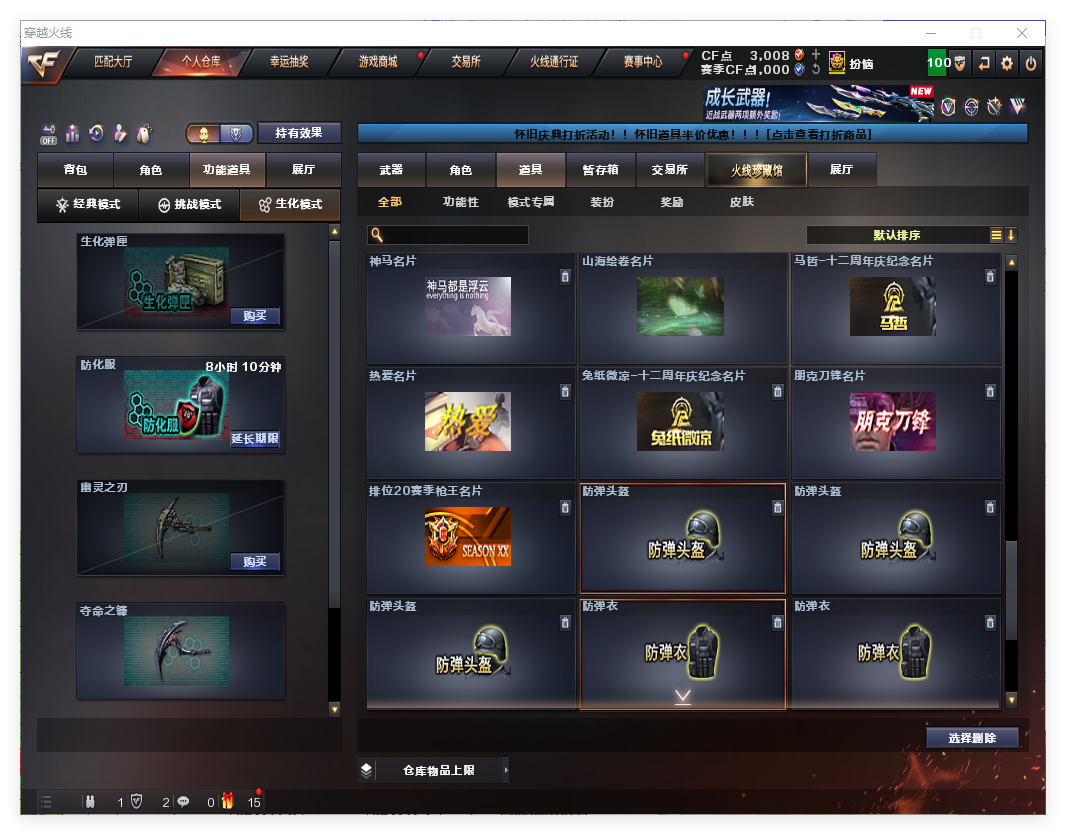Buy the 生化弹匣 item

pos(254,316)
